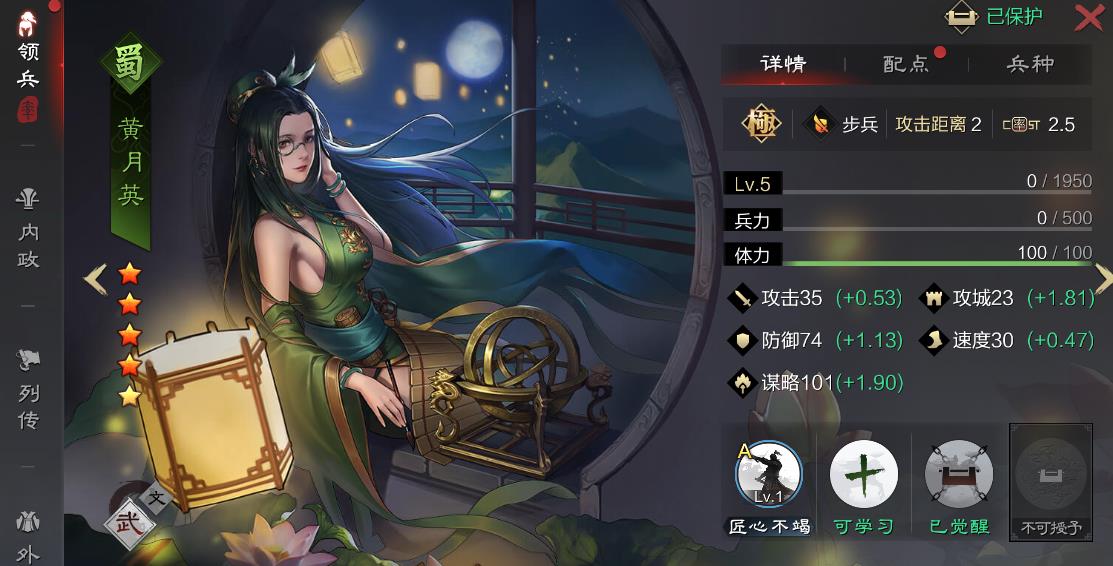Open the 列传 biography menu
Image resolution: width=1113 pixels, height=566 pixels.
tap(28, 390)
